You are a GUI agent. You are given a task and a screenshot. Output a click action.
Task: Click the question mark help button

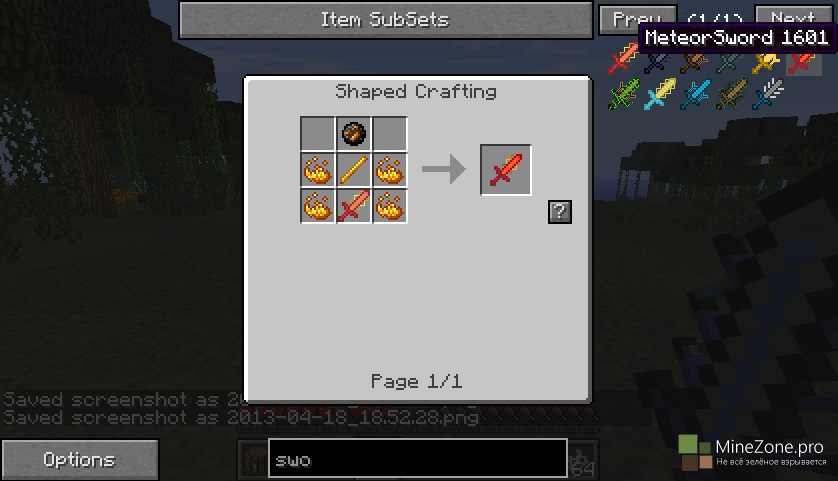(560, 211)
